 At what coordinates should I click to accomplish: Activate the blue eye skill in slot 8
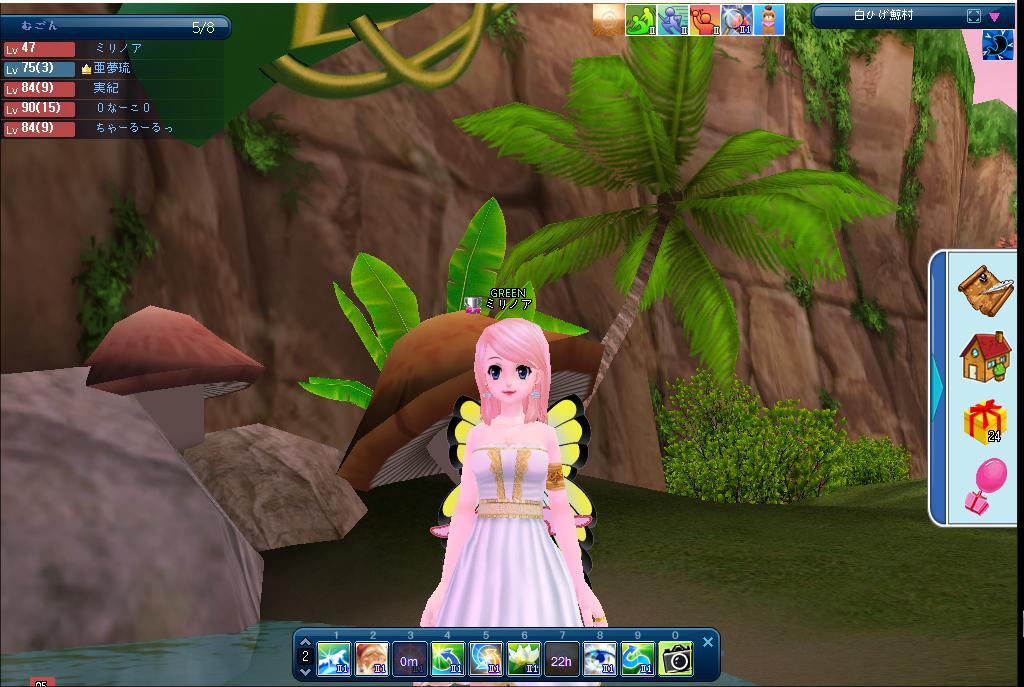pyautogui.click(x=600, y=659)
